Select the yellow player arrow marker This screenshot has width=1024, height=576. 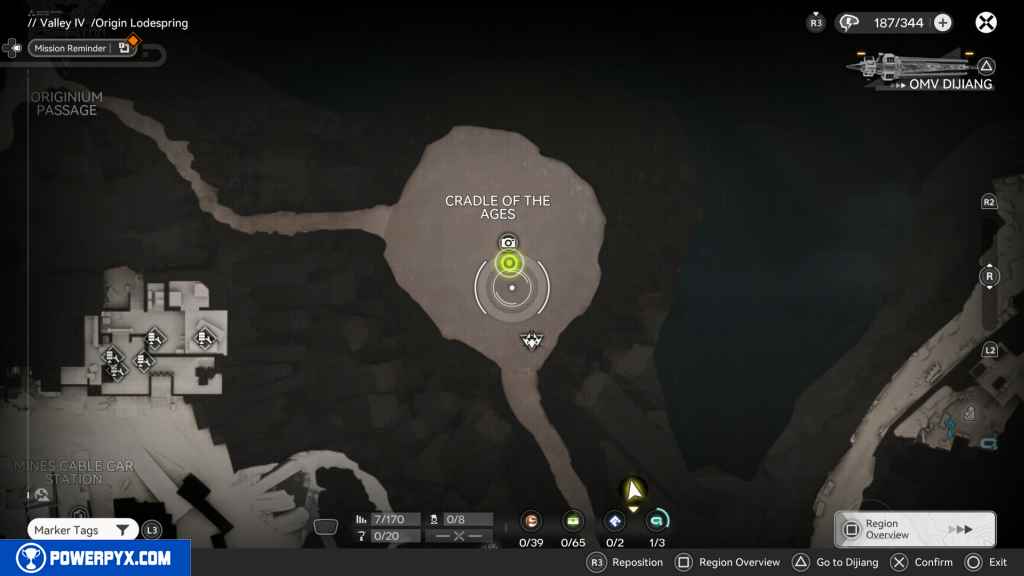[x=633, y=490]
